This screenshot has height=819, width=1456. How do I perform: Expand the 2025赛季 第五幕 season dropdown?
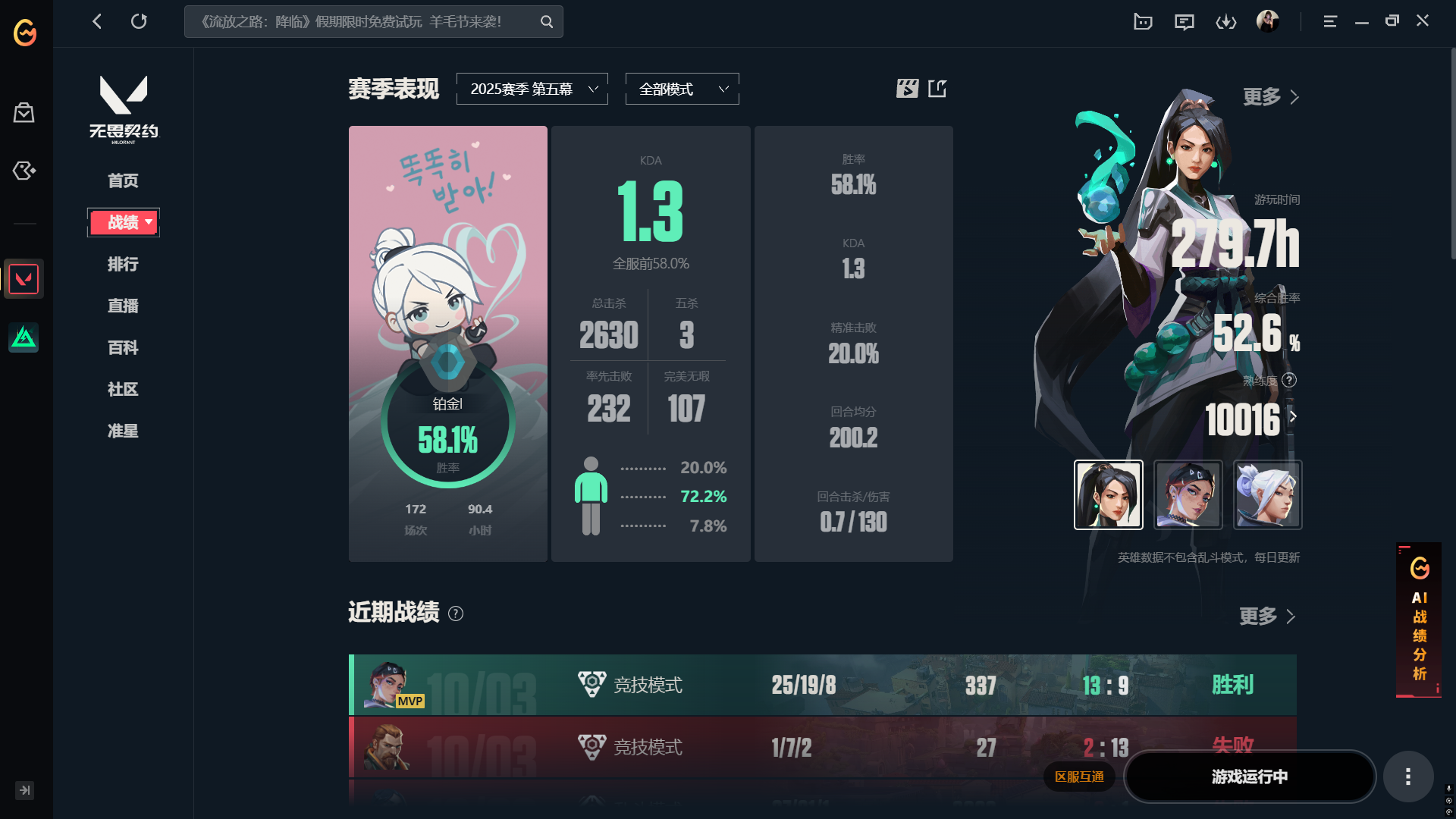(x=532, y=88)
